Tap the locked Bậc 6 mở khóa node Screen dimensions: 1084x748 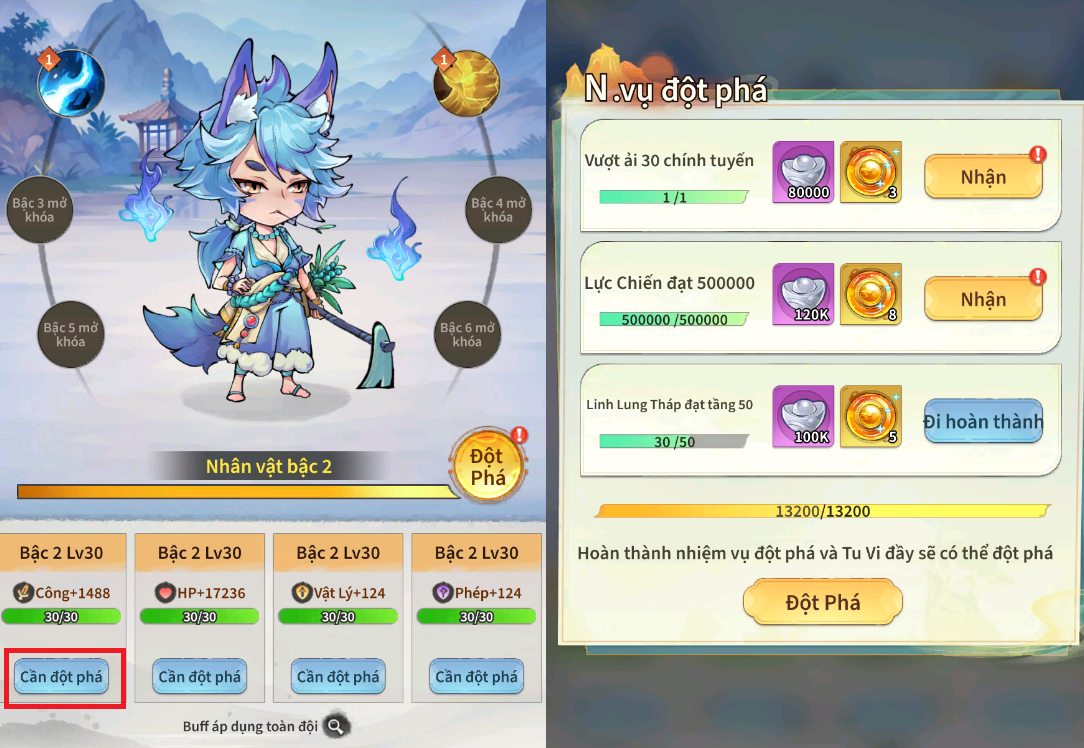[467, 334]
